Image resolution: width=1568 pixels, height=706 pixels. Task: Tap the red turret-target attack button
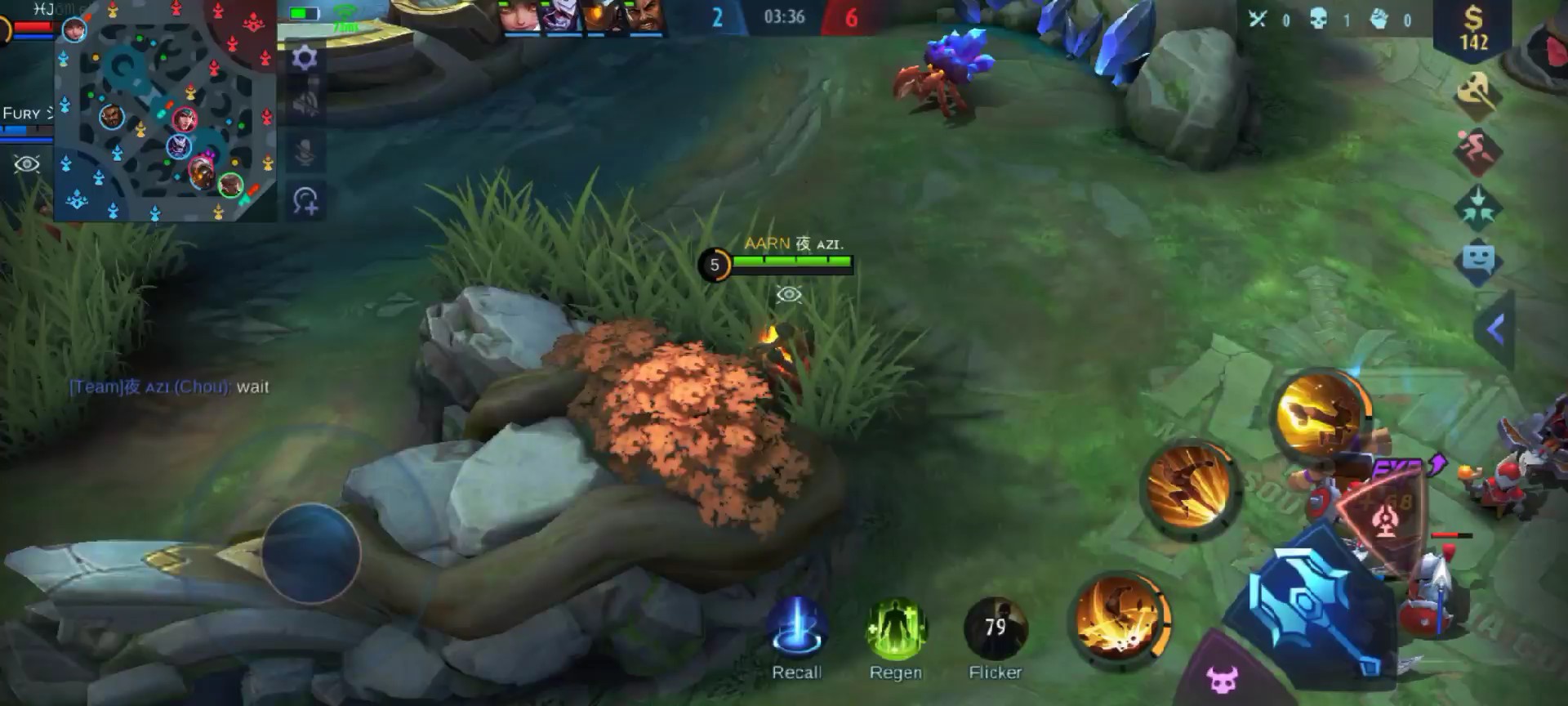[x=1384, y=514]
